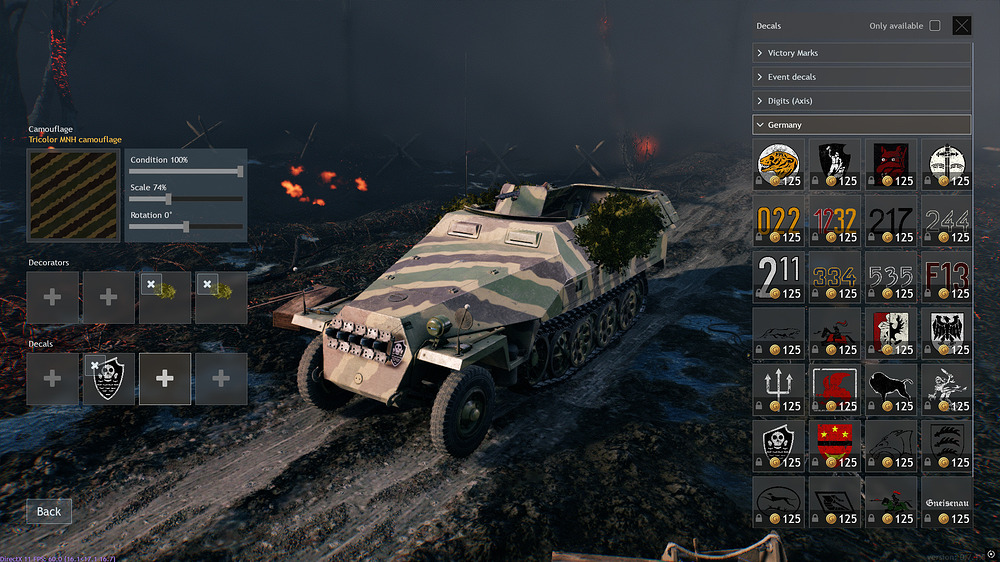Expand Digits (Axis) decal group
Screen dimensions: 1000x562
click(861, 101)
